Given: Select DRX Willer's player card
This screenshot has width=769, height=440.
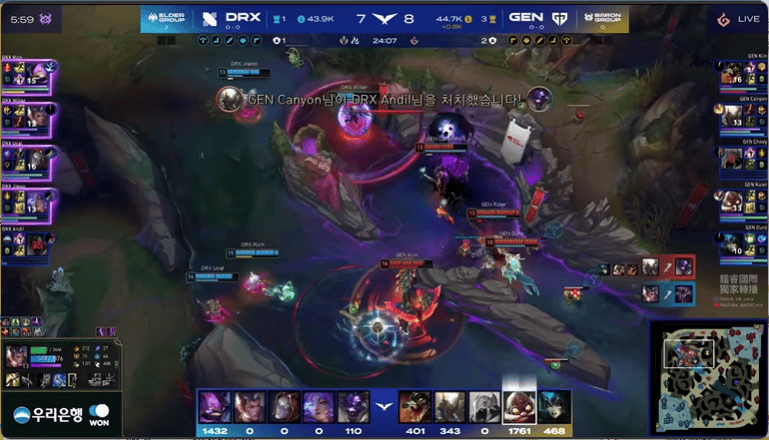Looking at the screenshot, I should (28, 118).
